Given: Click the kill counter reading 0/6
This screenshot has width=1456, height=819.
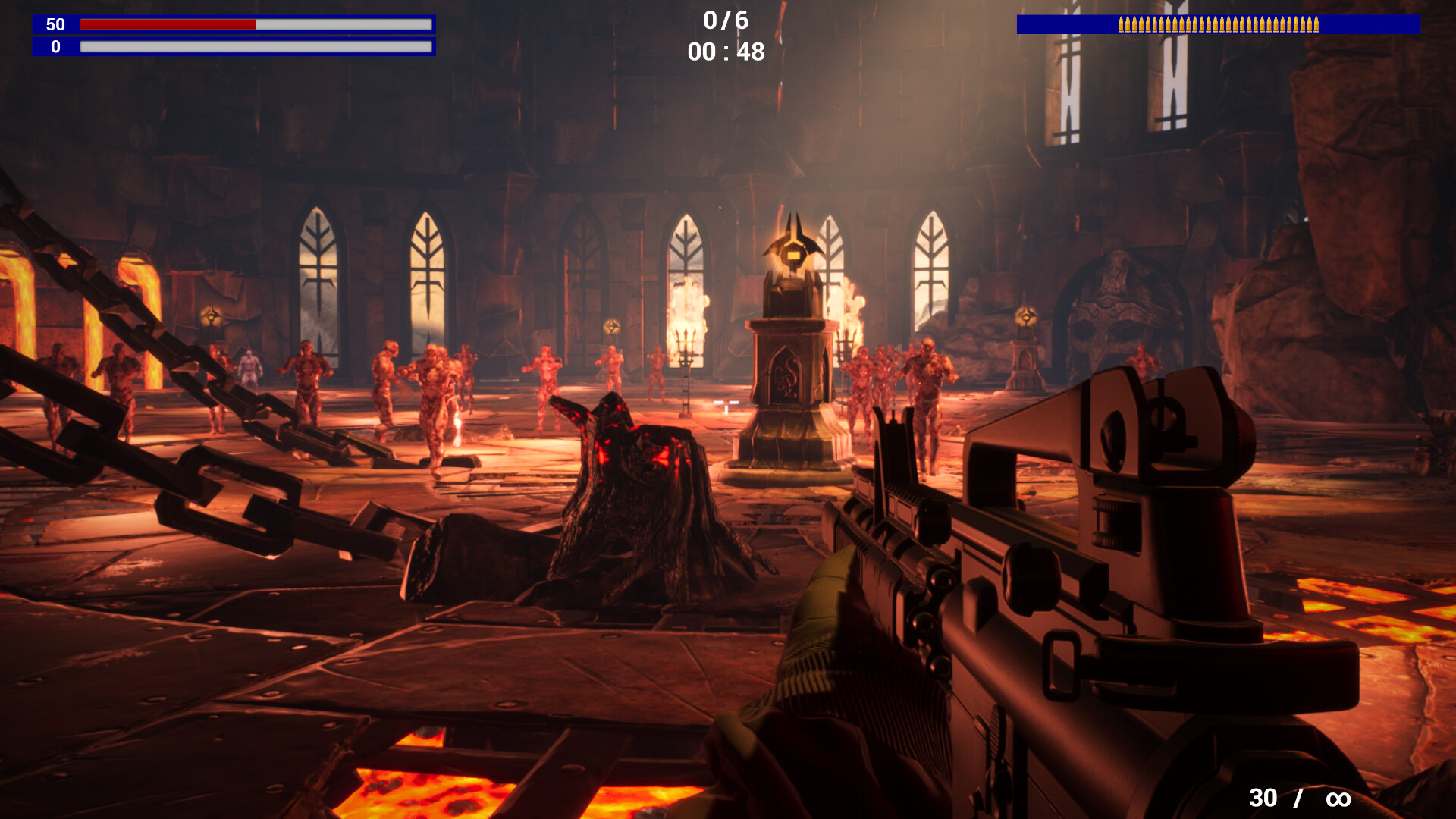Looking at the screenshot, I should [724, 21].
